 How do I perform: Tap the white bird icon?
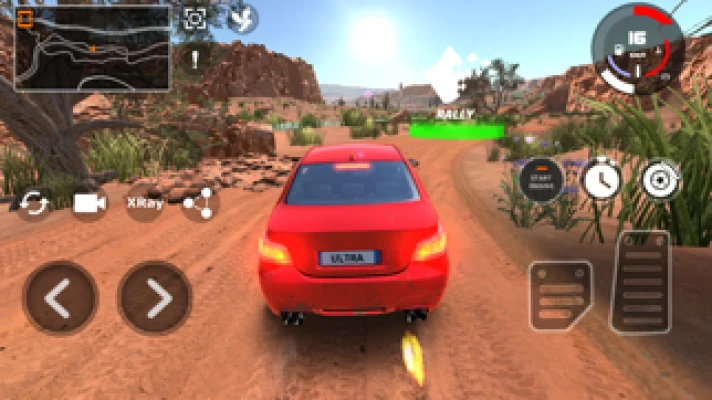pos(242,19)
